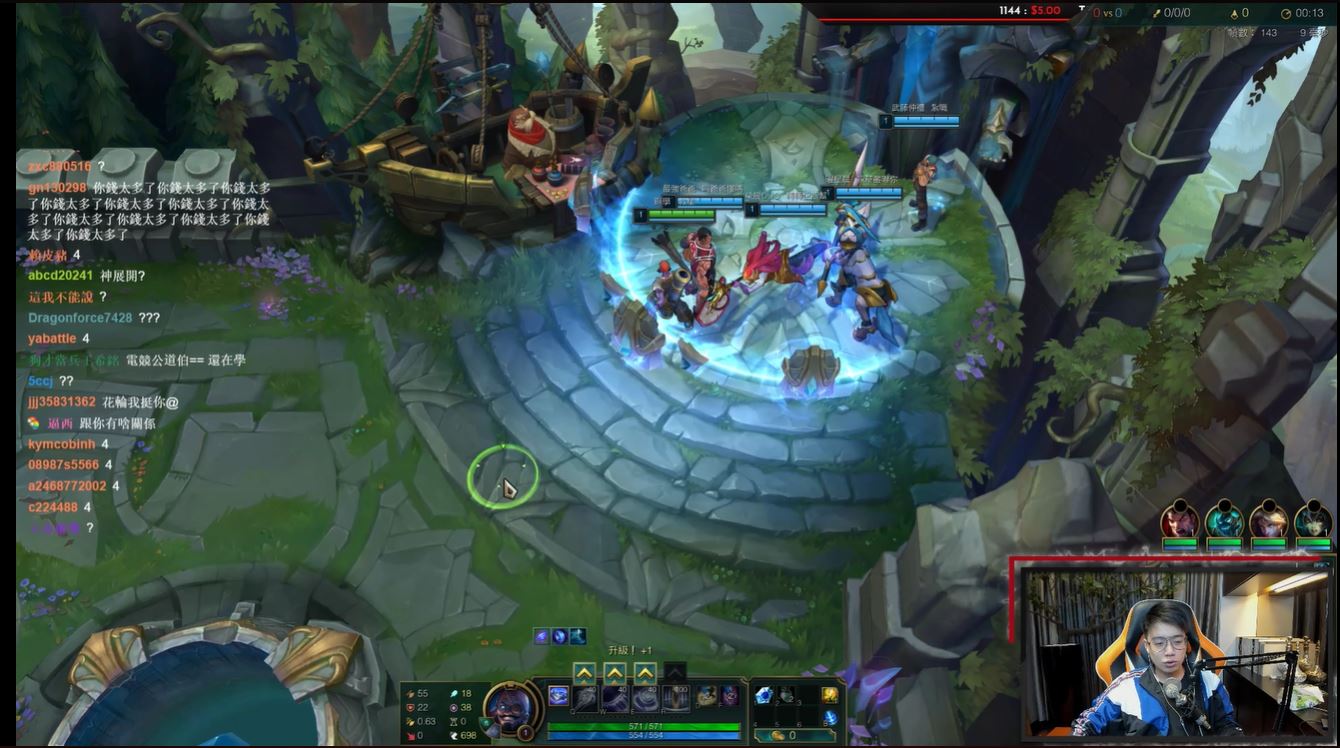This screenshot has width=1340, height=748.
Task: Select the R ultimate ability icon
Action: pos(677,697)
